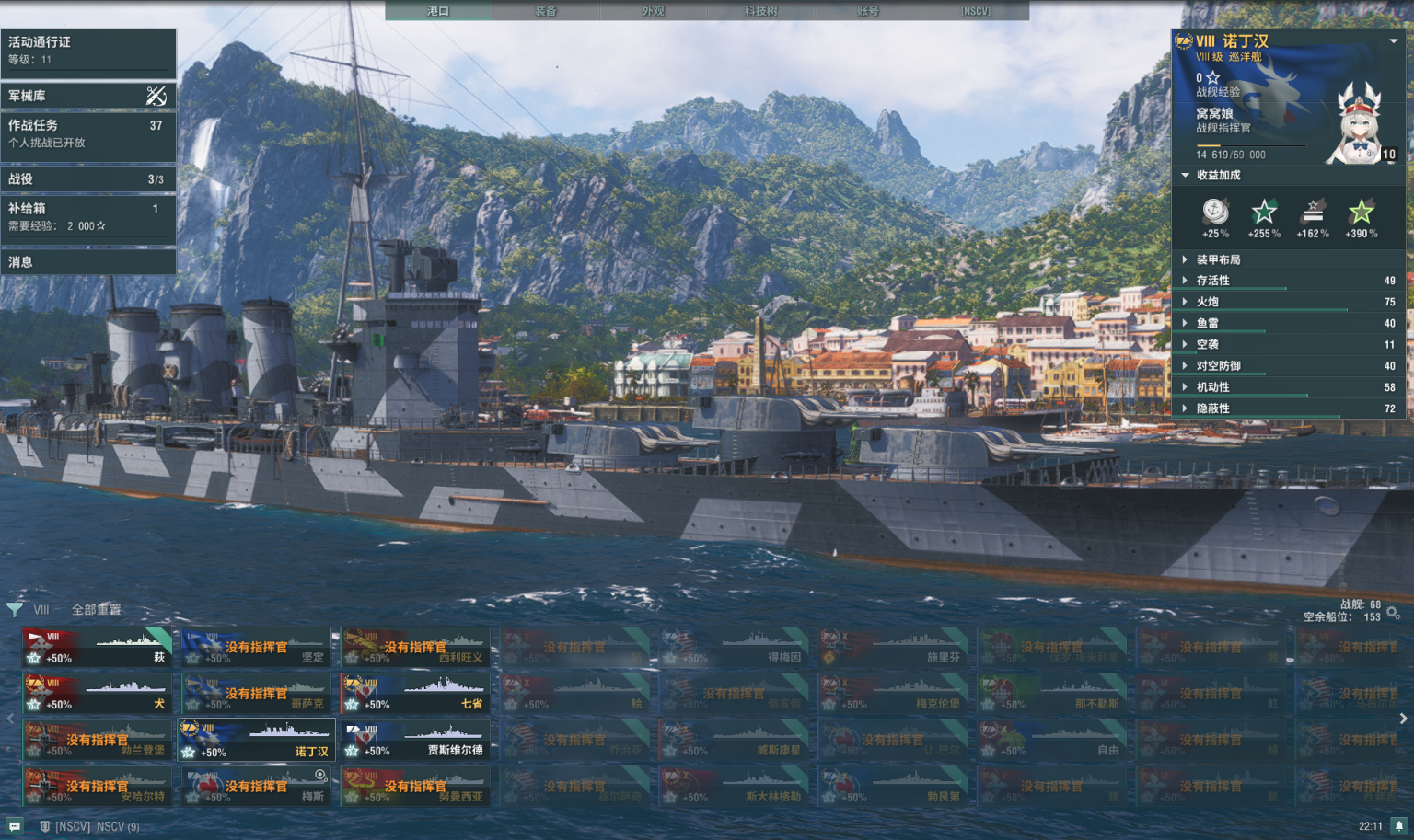Open the 补给箱 (Containers) entry
Screen dimensions: 1414x840
click(88, 216)
